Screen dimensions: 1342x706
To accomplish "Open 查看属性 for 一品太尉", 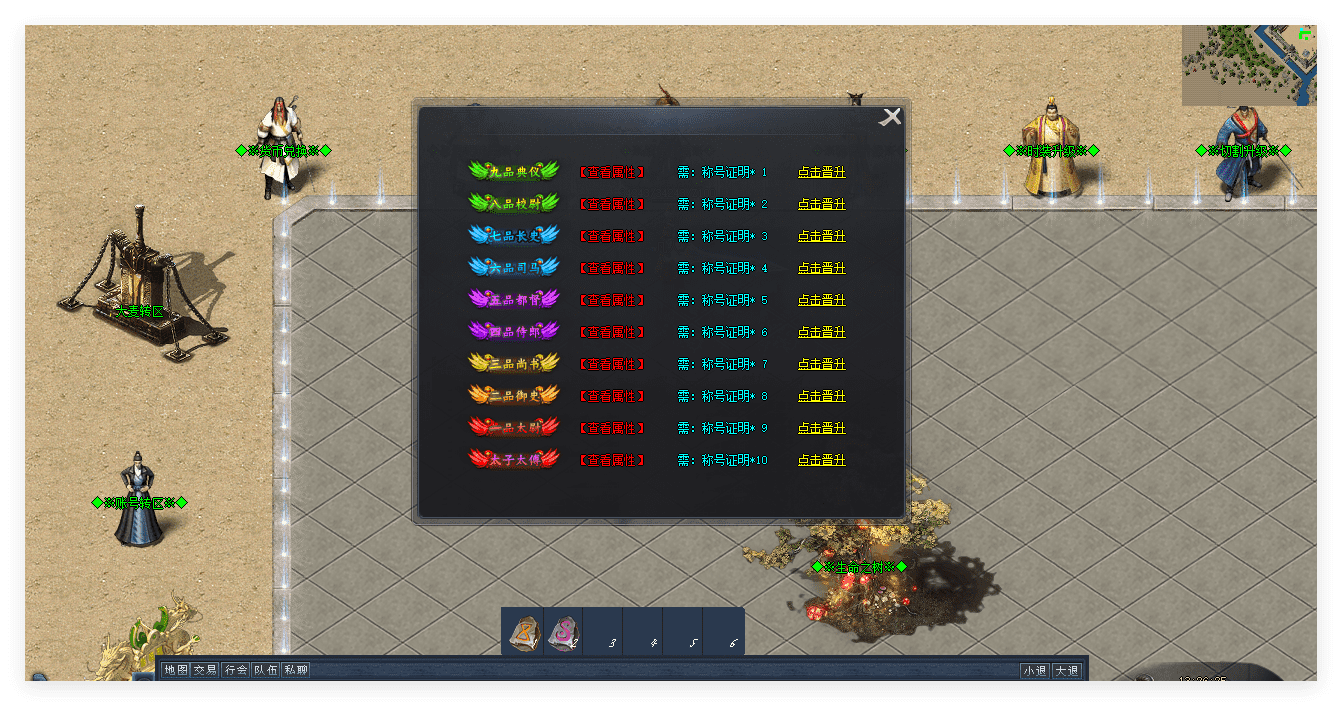I will (612, 428).
